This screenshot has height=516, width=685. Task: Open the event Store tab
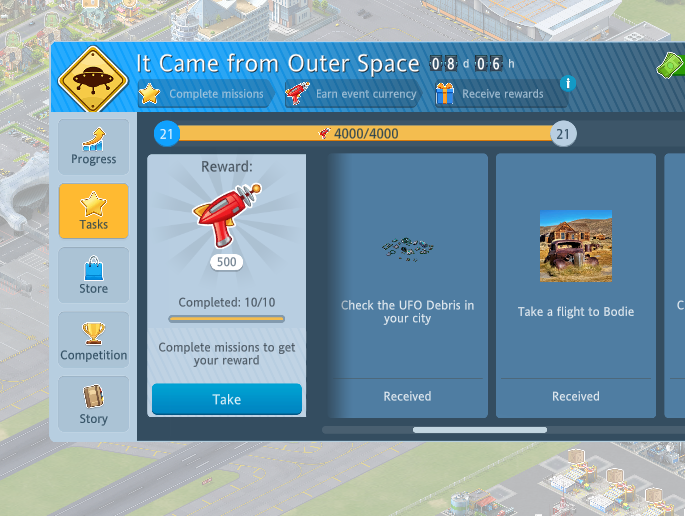click(x=94, y=275)
